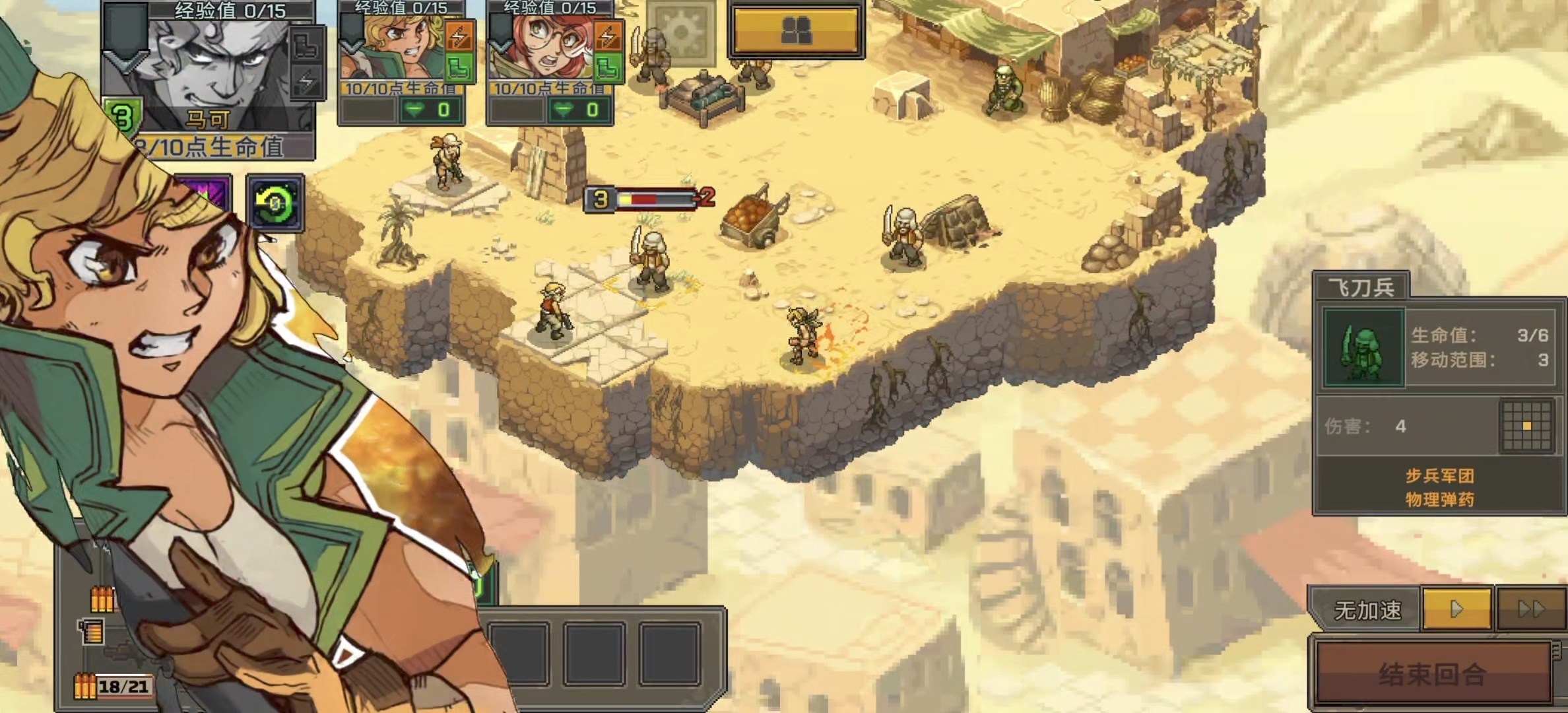Image resolution: width=1568 pixels, height=713 pixels.
Task: Activate the double-arrow fast-forward speed
Action: [1531, 609]
